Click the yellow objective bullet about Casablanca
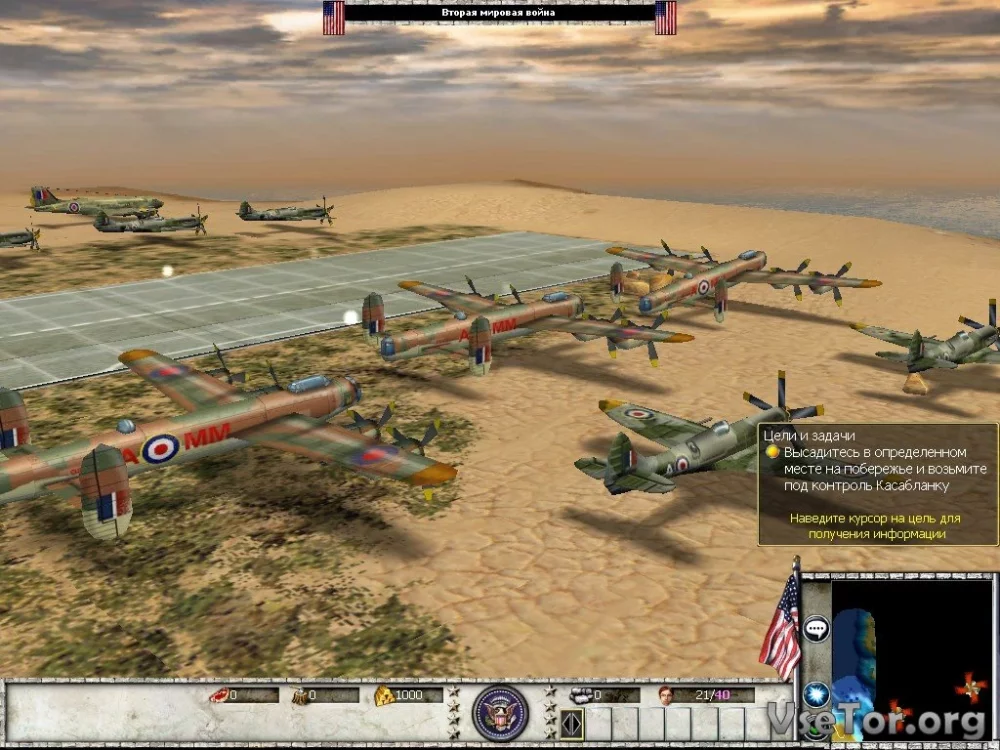The height and width of the screenshot is (750, 1000). [x=772, y=452]
